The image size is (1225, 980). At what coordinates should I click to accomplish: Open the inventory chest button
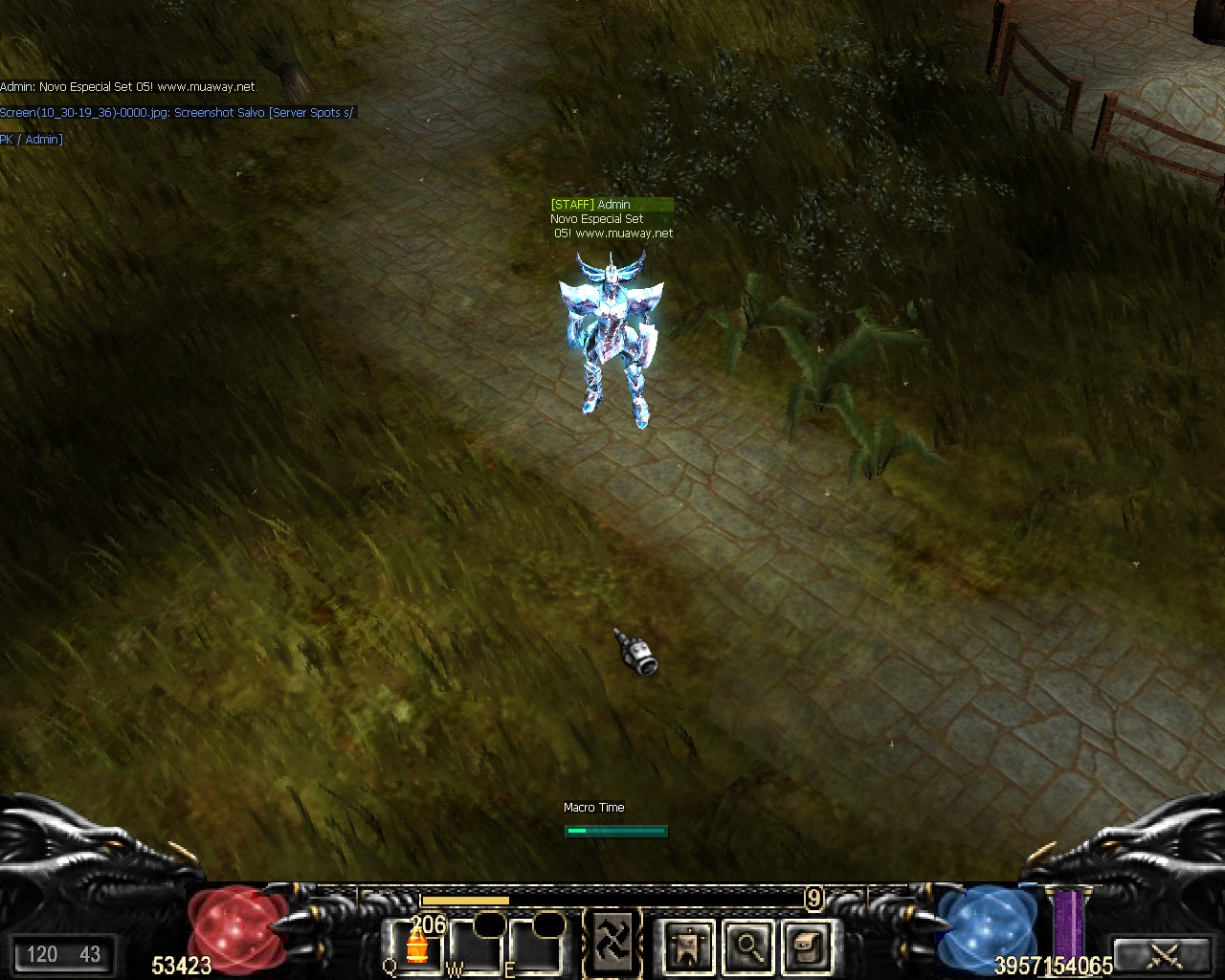click(x=805, y=947)
